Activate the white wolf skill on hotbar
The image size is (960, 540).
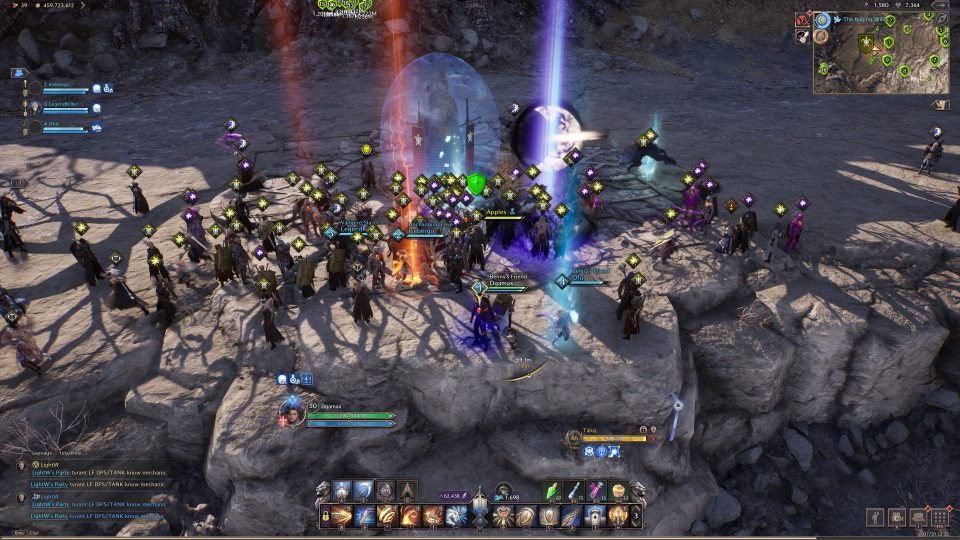pyautogui.click(x=456, y=516)
